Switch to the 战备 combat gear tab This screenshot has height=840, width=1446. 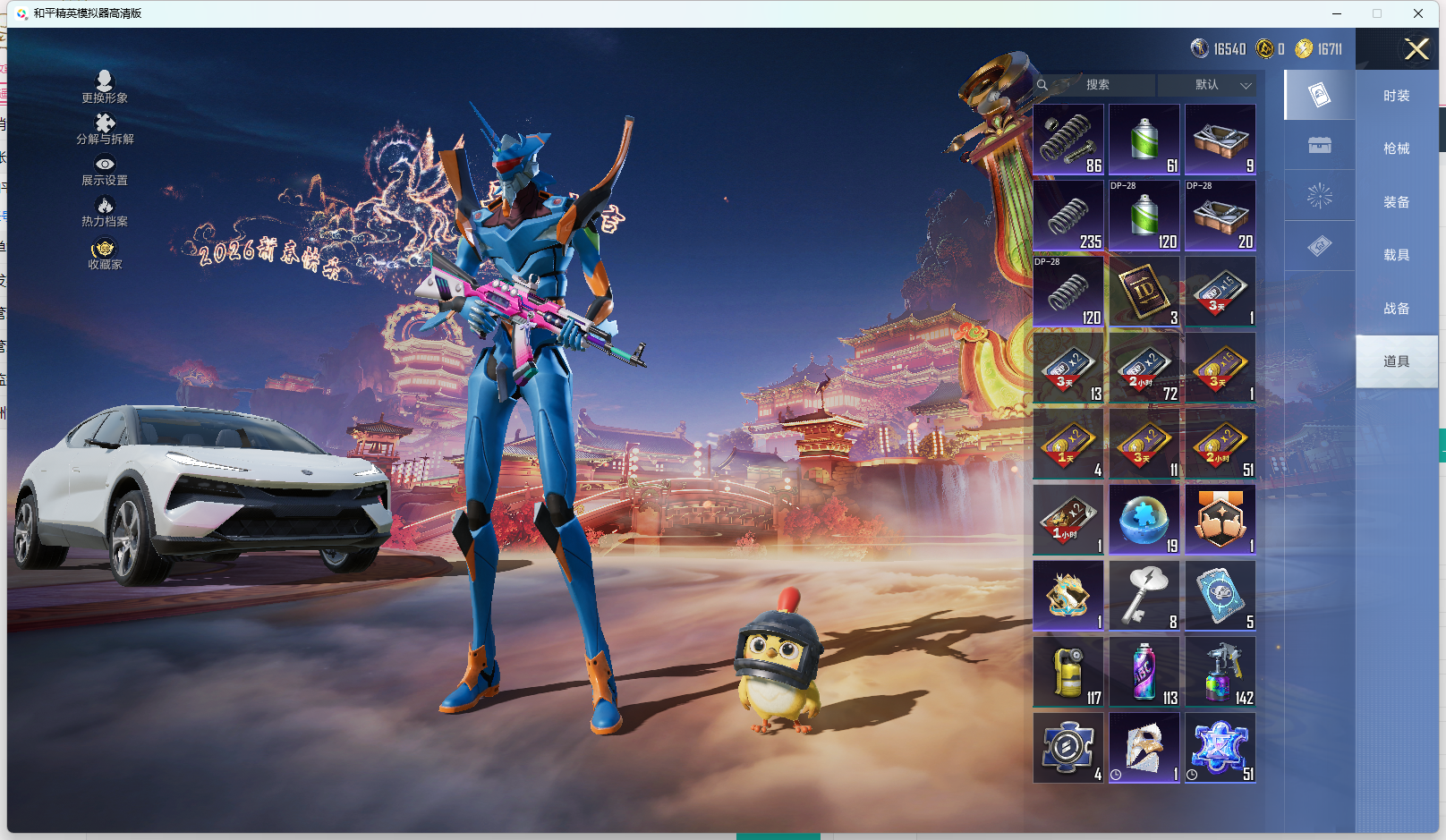[x=1396, y=309]
